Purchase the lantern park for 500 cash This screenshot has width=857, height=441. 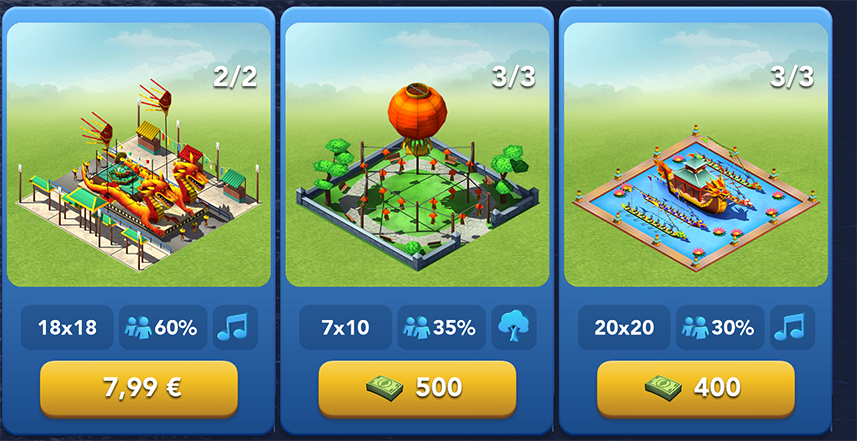(417, 388)
